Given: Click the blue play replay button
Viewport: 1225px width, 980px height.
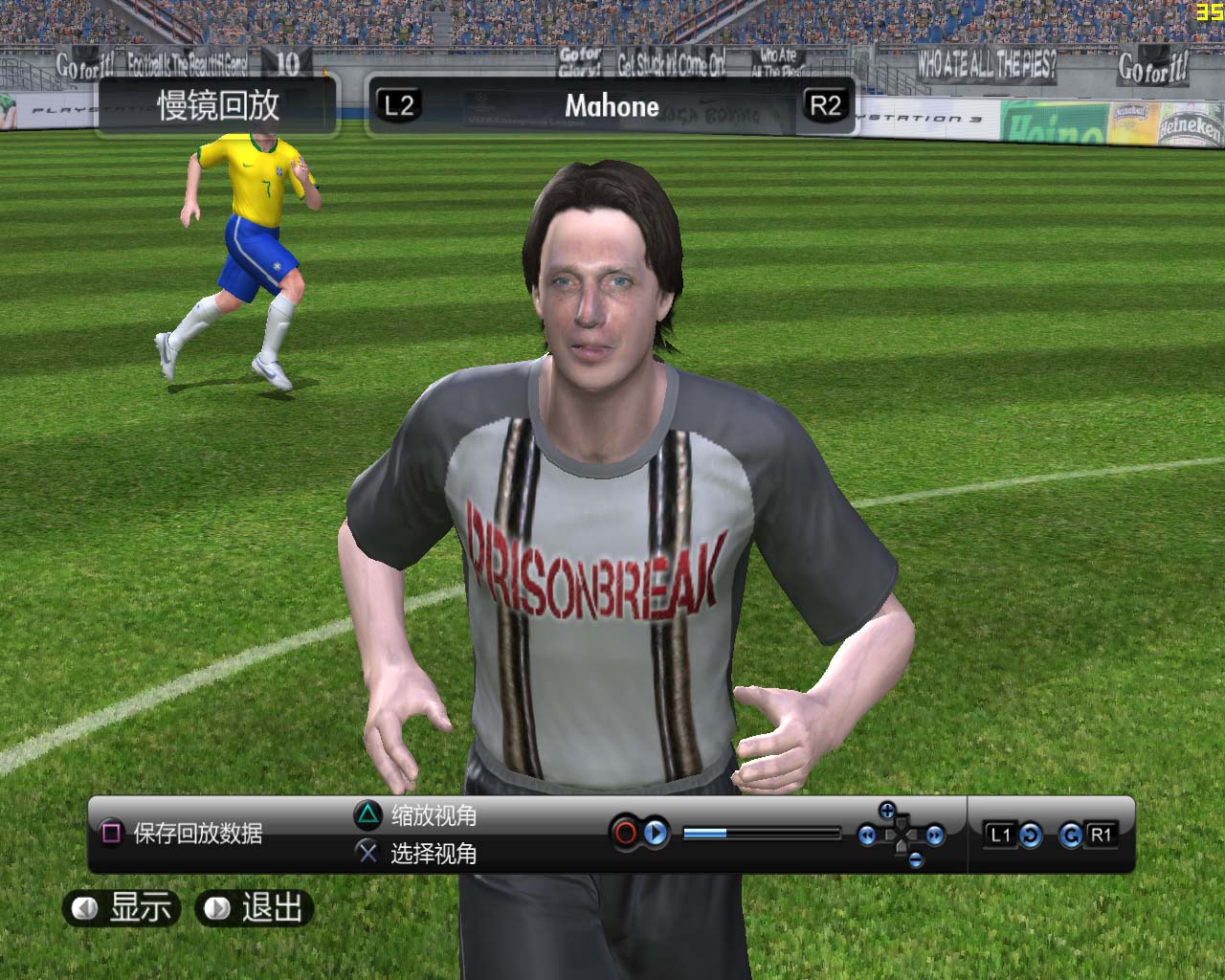Looking at the screenshot, I should 656,834.
